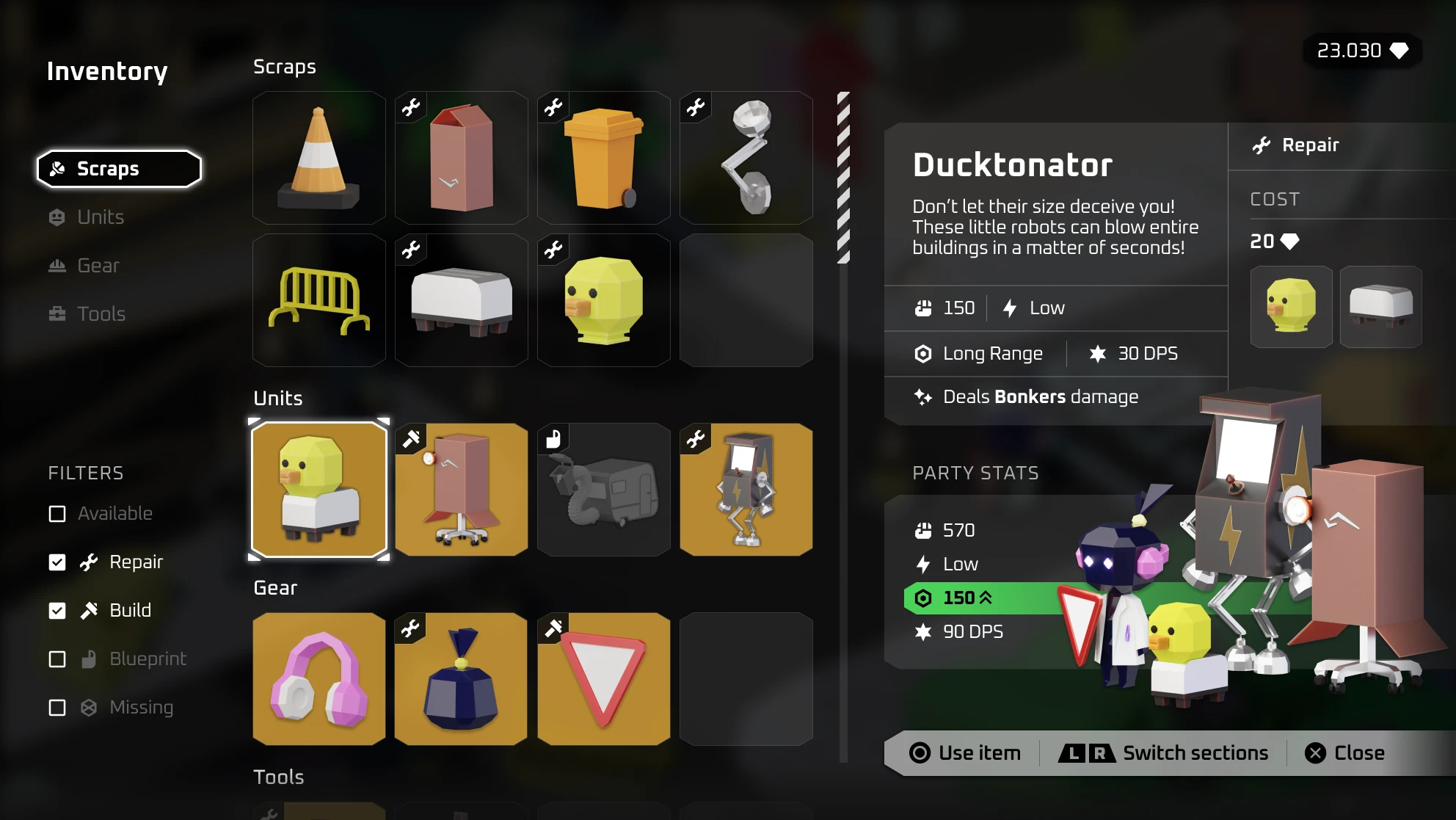This screenshot has width=1456, height=820.
Task: Open the Inventory title heading
Action: click(107, 71)
